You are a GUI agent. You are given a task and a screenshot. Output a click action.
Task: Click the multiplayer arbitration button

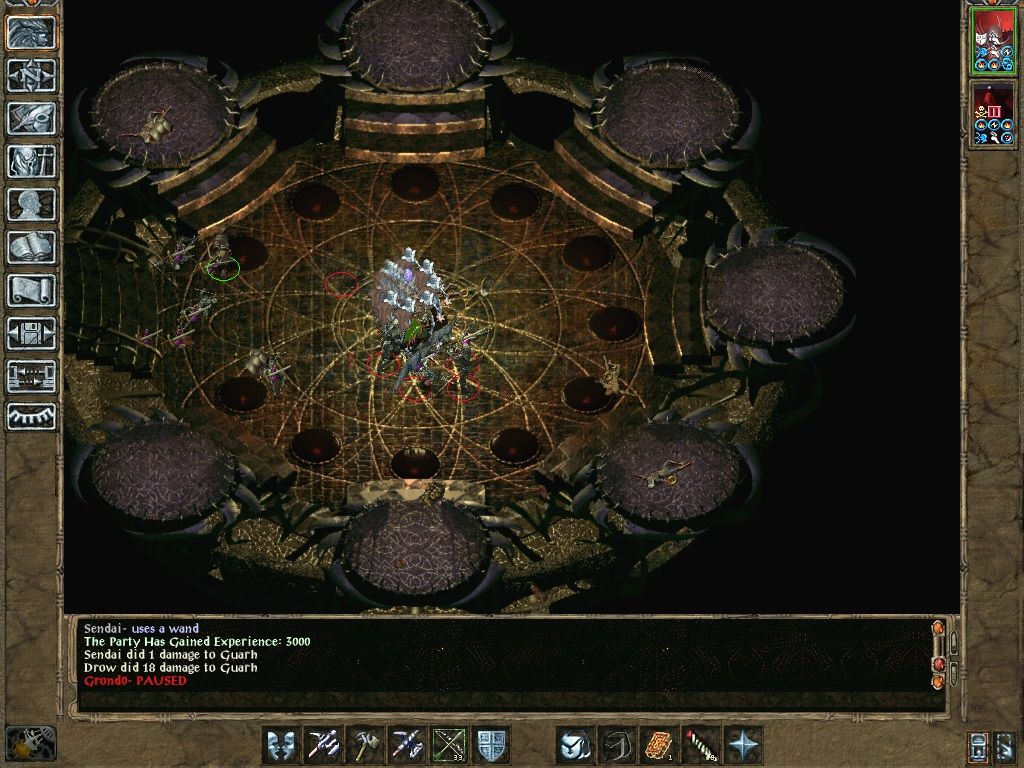(x=31, y=376)
